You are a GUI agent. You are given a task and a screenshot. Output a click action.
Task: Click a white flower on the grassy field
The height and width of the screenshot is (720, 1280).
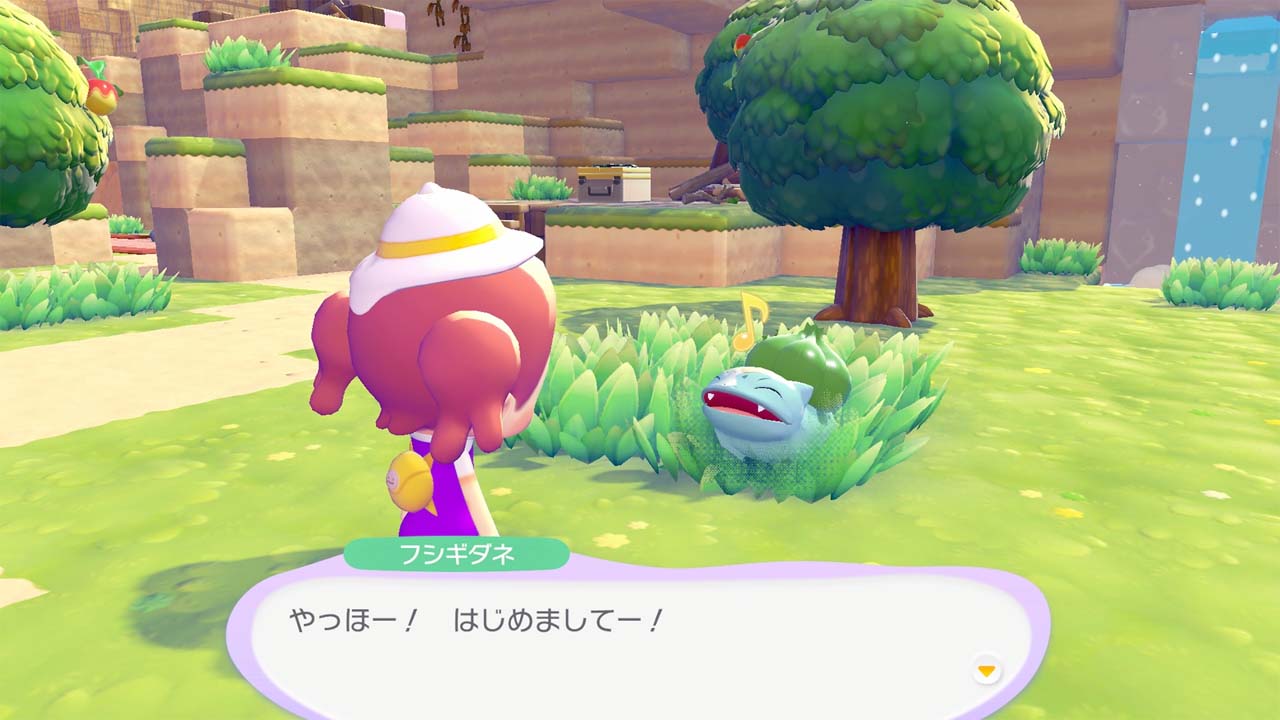(x=1215, y=493)
